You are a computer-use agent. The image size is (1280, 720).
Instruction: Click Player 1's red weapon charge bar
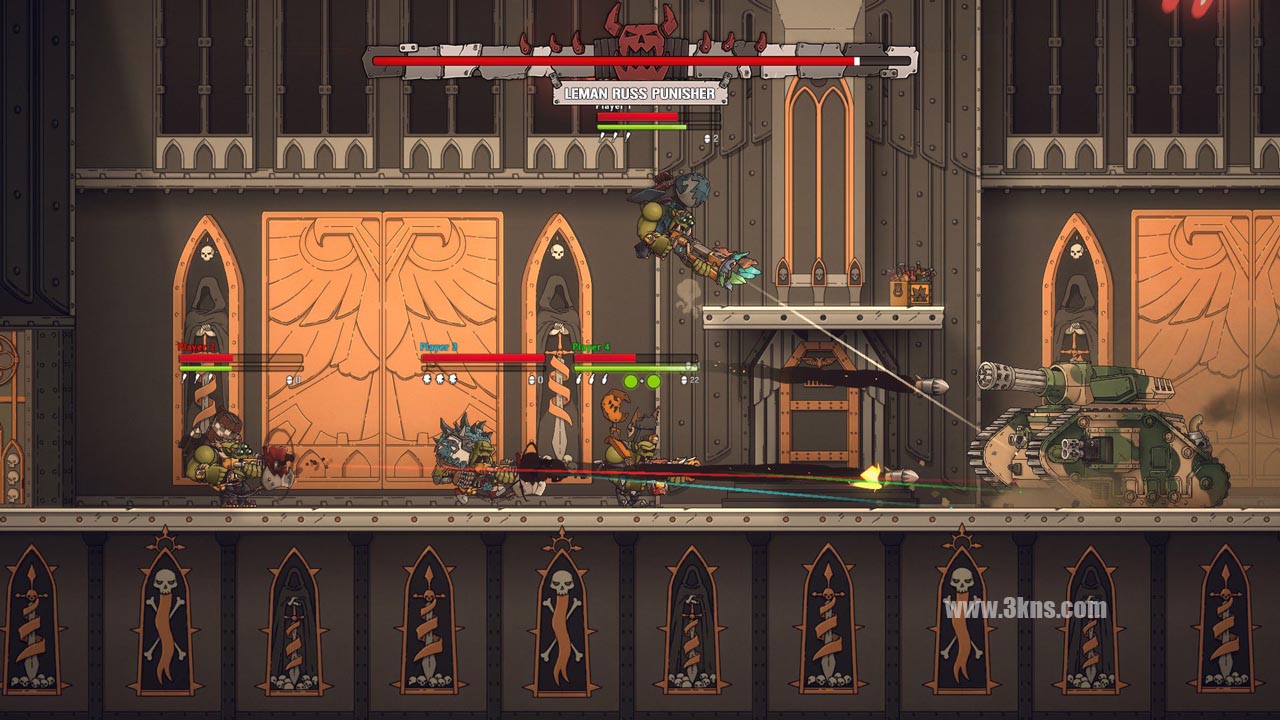(x=637, y=116)
